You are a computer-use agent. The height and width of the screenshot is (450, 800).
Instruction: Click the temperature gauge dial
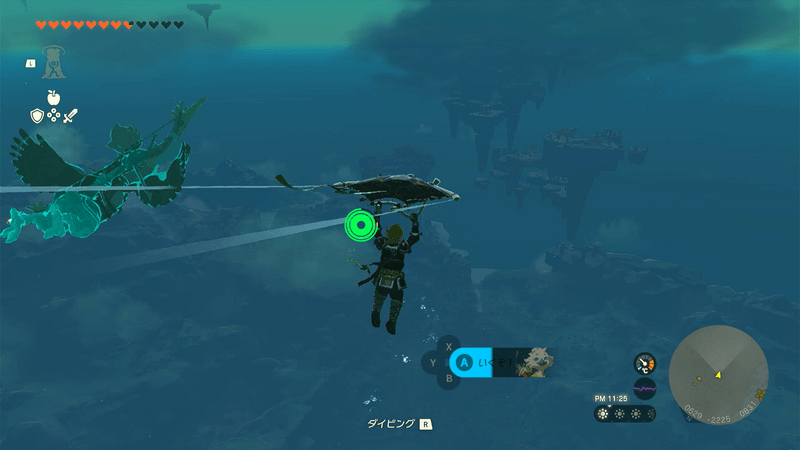coord(645,363)
